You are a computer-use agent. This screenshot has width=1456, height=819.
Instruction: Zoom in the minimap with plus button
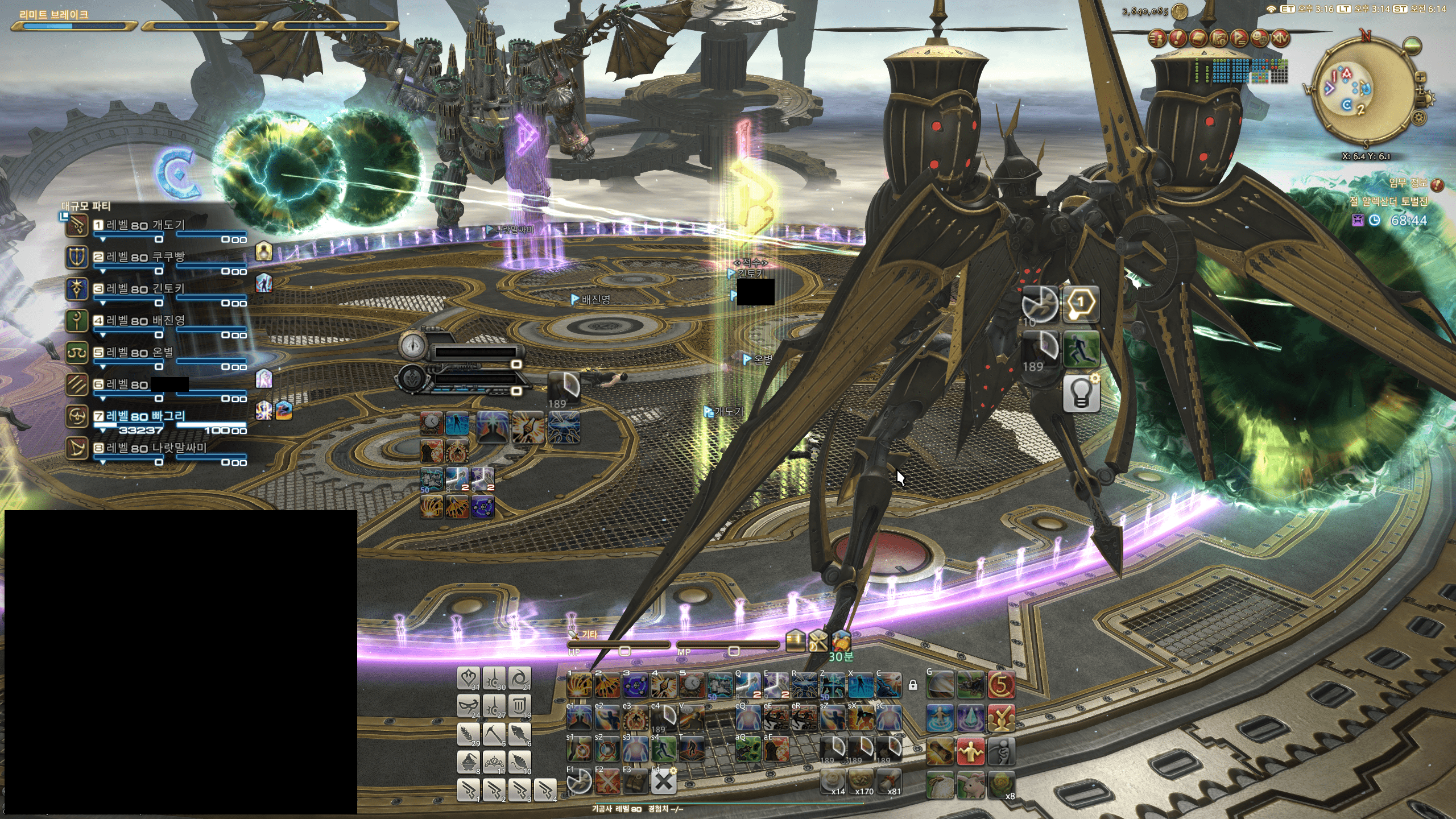tap(1420, 77)
